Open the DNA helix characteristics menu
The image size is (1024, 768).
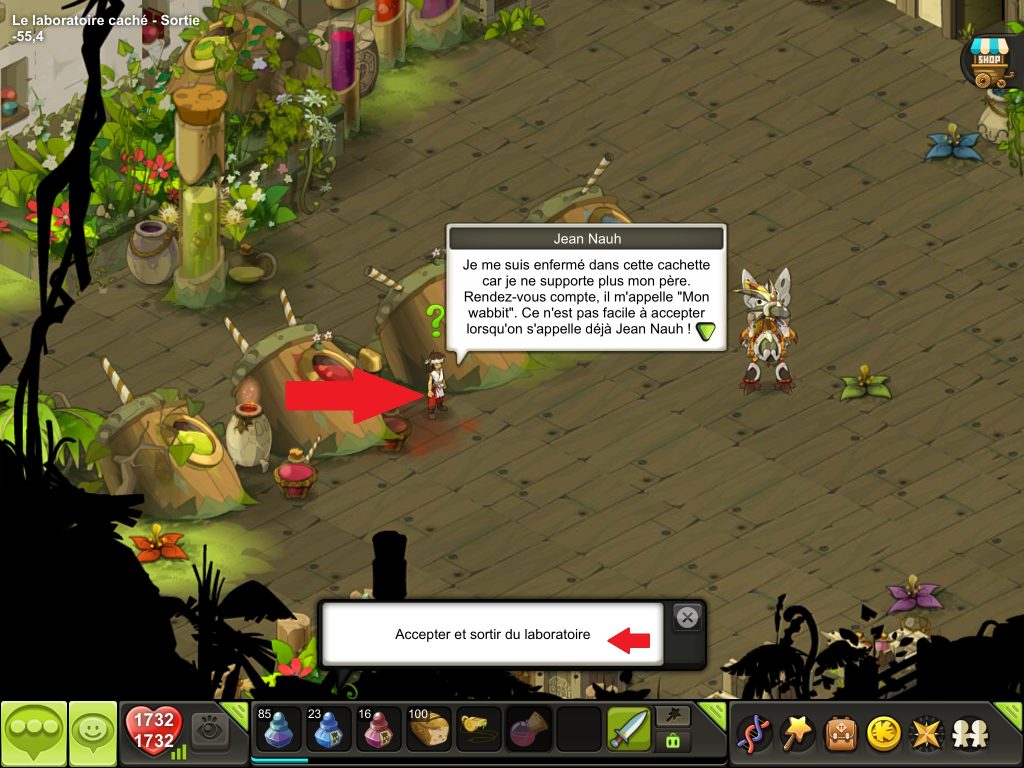click(752, 734)
